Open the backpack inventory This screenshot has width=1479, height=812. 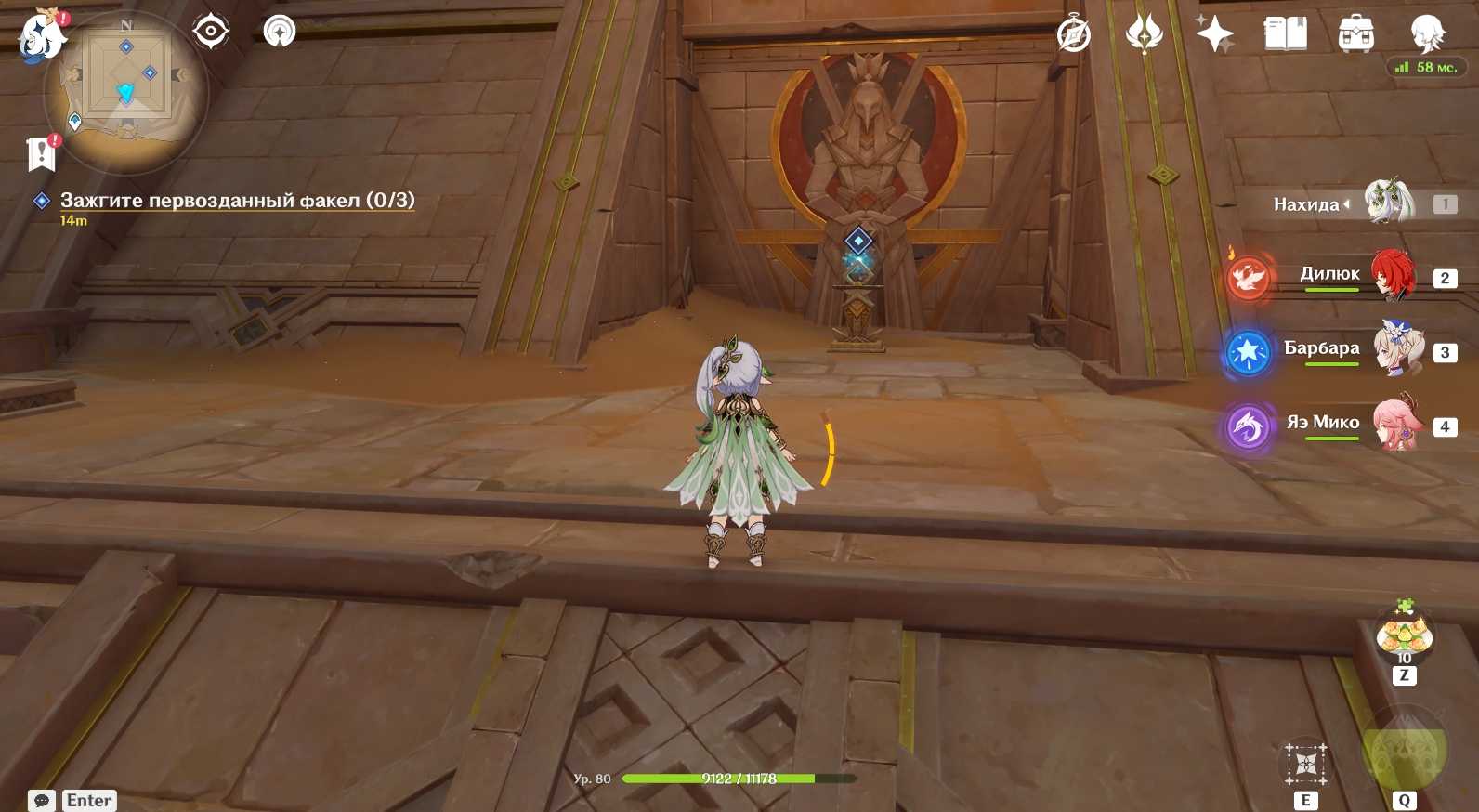coord(1355,35)
